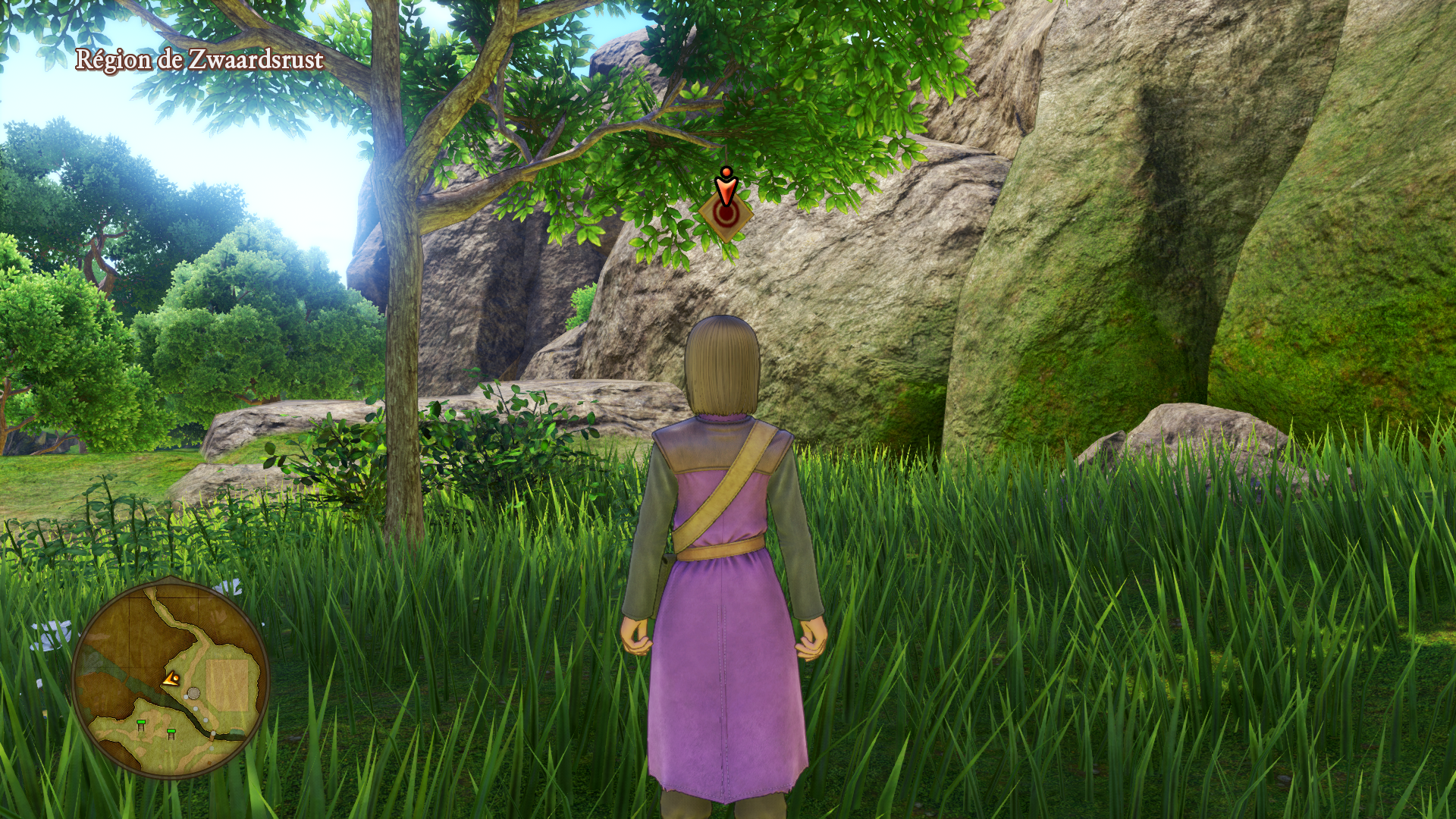Screen dimensions: 1456x819
Task: Open the circular minimap
Action: [171, 677]
